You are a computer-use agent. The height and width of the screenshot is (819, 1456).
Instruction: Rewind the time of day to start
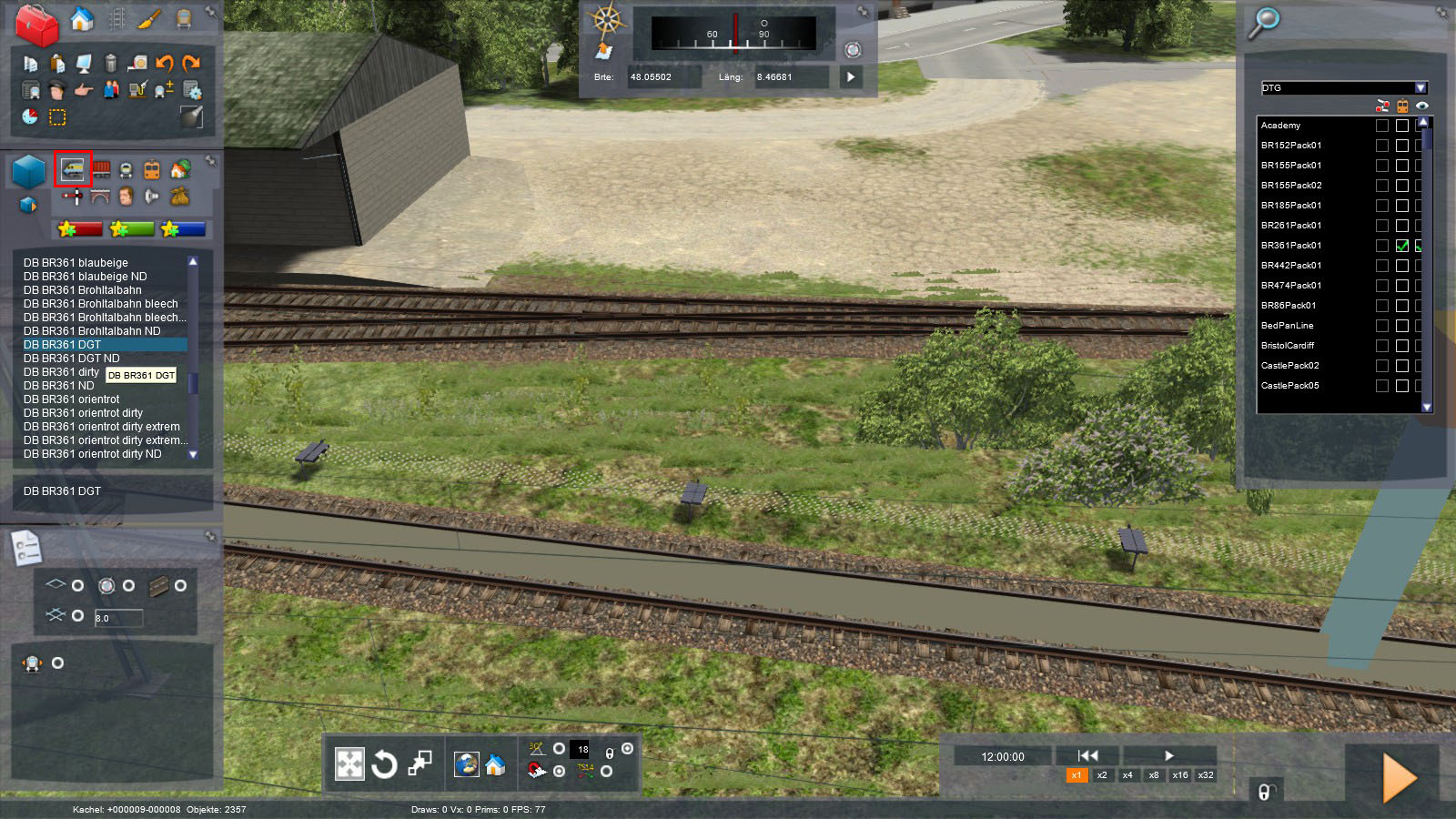[x=1087, y=755]
